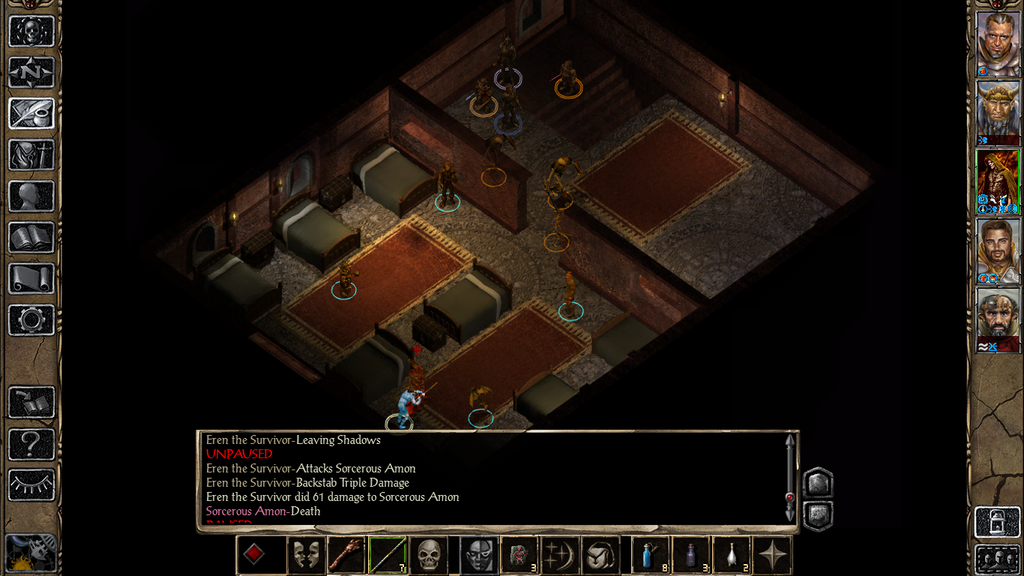The height and width of the screenshot is (576, 1024).
Task: Open the inventory screen
Action: [31, 155]
